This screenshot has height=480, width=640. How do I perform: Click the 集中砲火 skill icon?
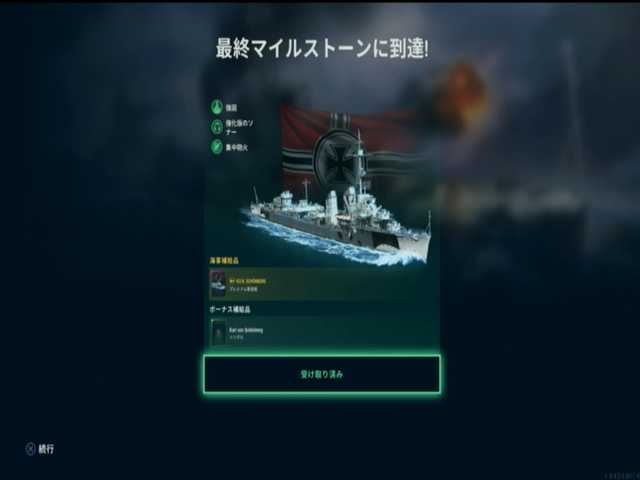216,147
